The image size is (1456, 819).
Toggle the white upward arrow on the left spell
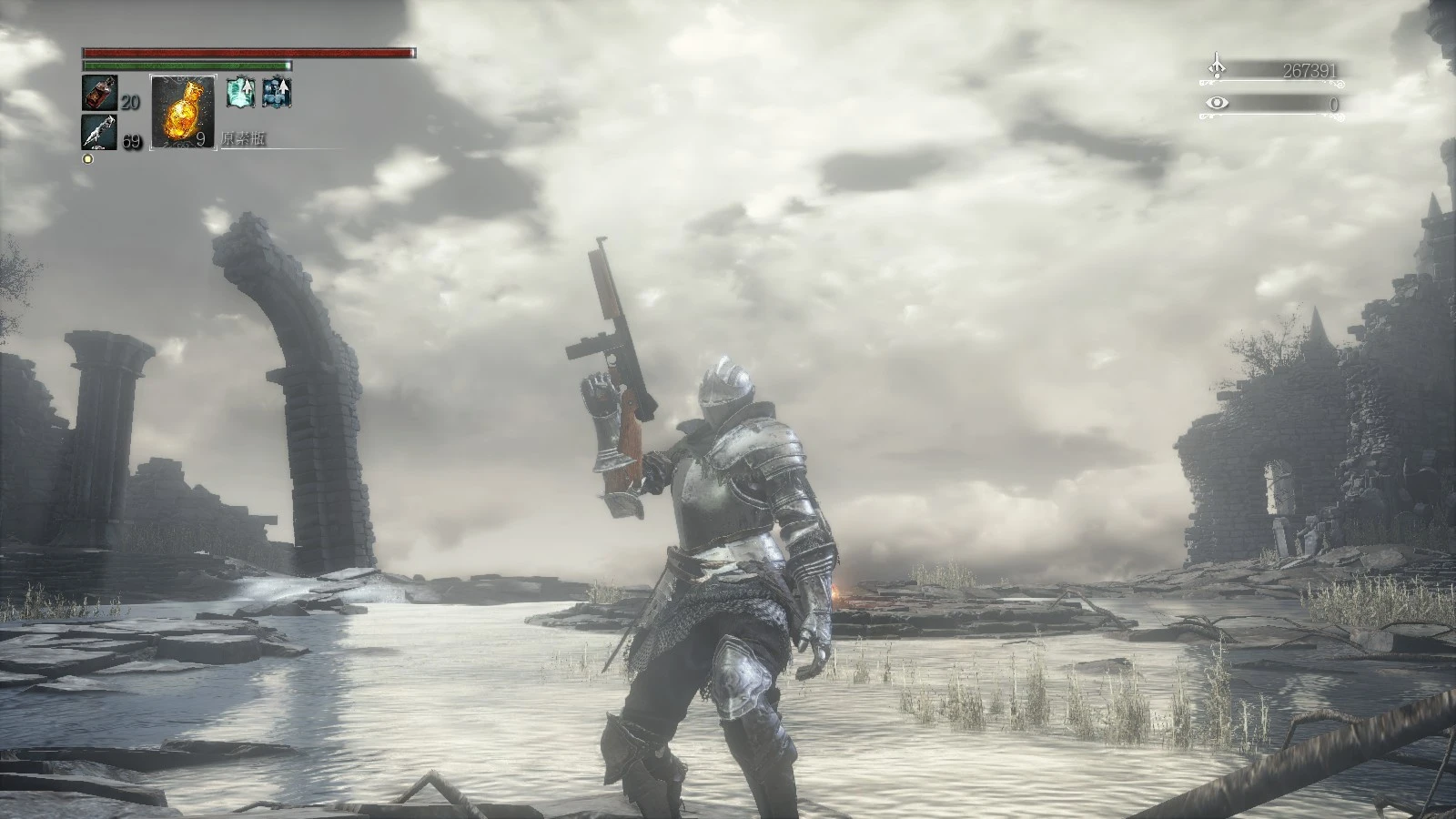[247, 86]
